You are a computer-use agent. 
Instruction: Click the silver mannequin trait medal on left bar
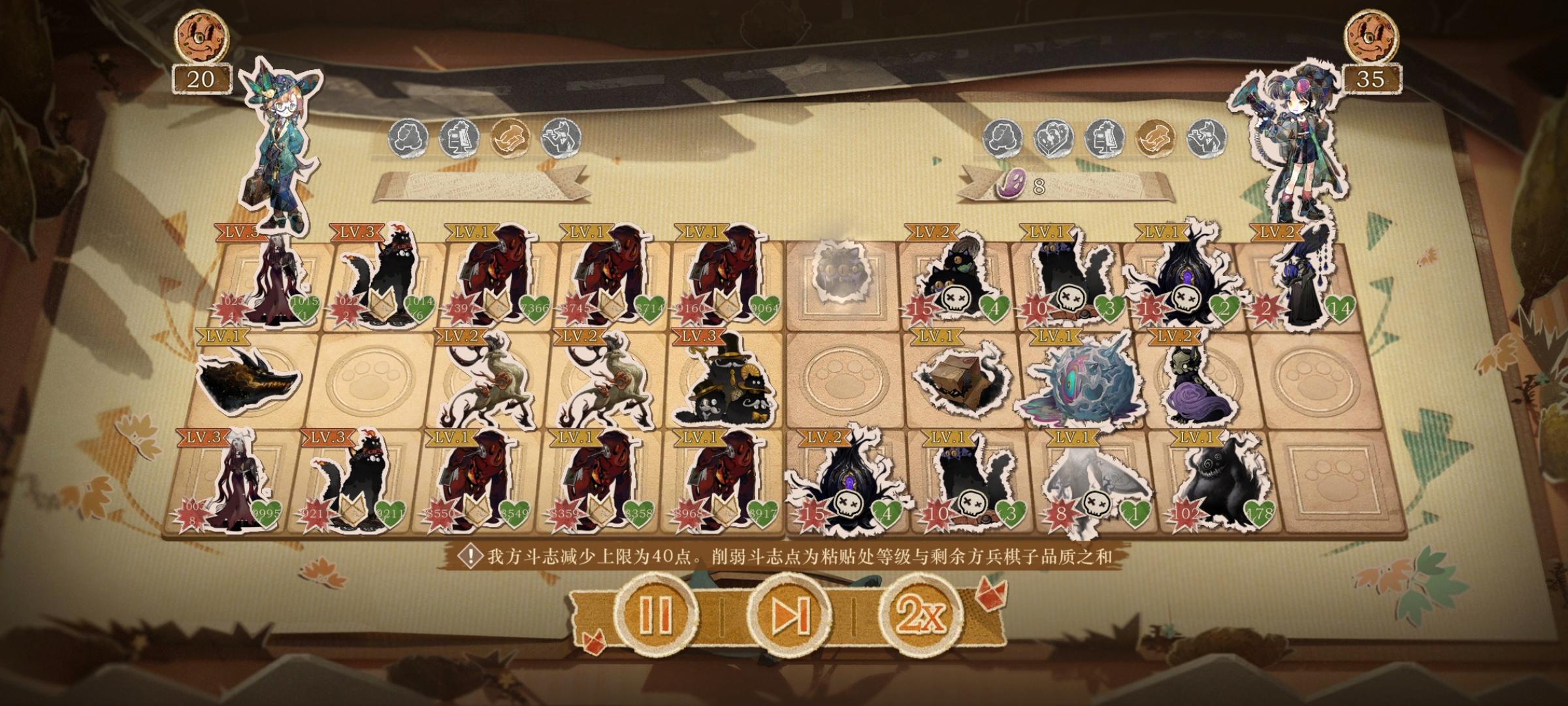[457, 139]
